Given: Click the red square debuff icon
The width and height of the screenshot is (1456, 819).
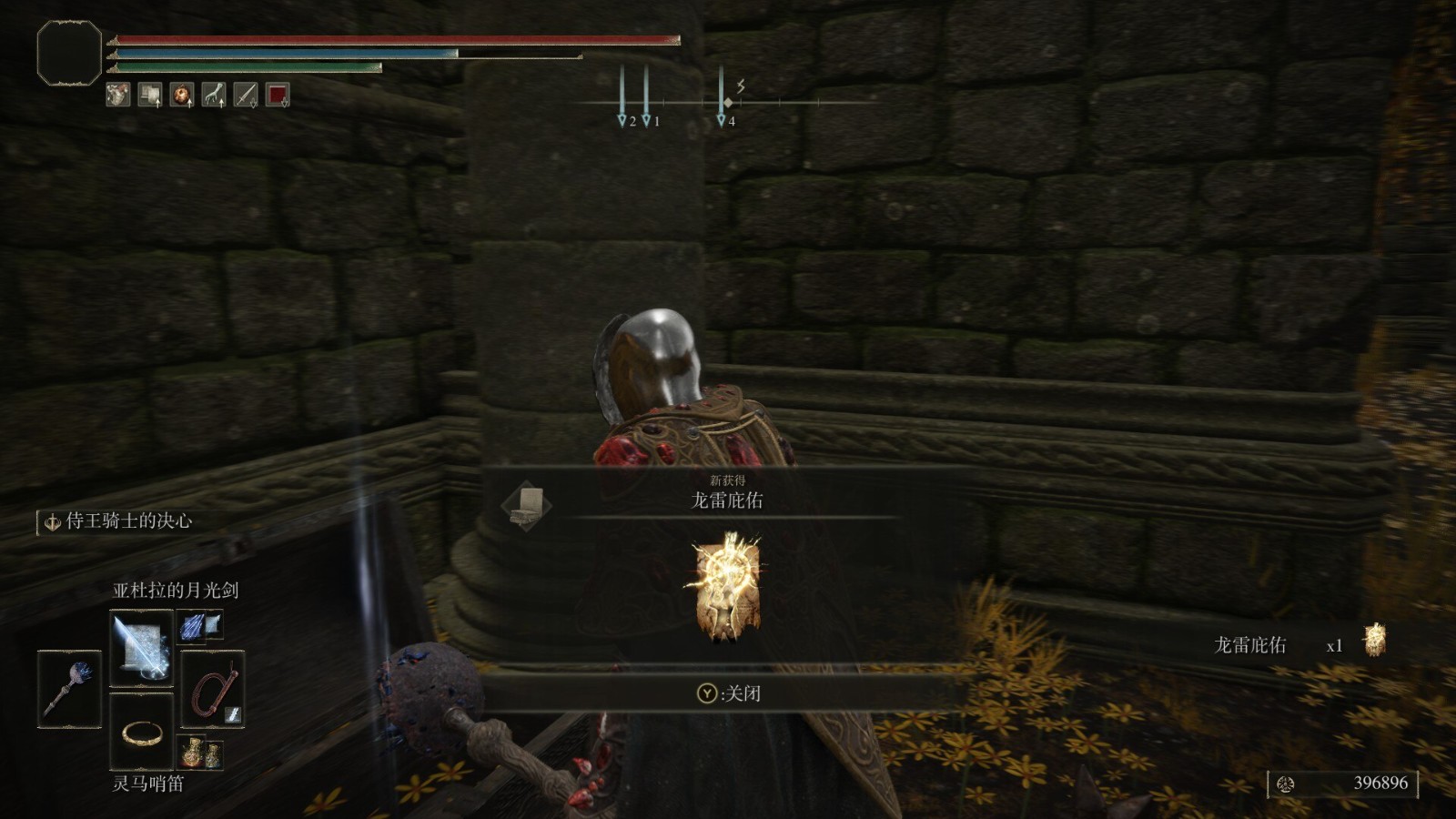Looking at the screenshot, I should coord(278,94).
